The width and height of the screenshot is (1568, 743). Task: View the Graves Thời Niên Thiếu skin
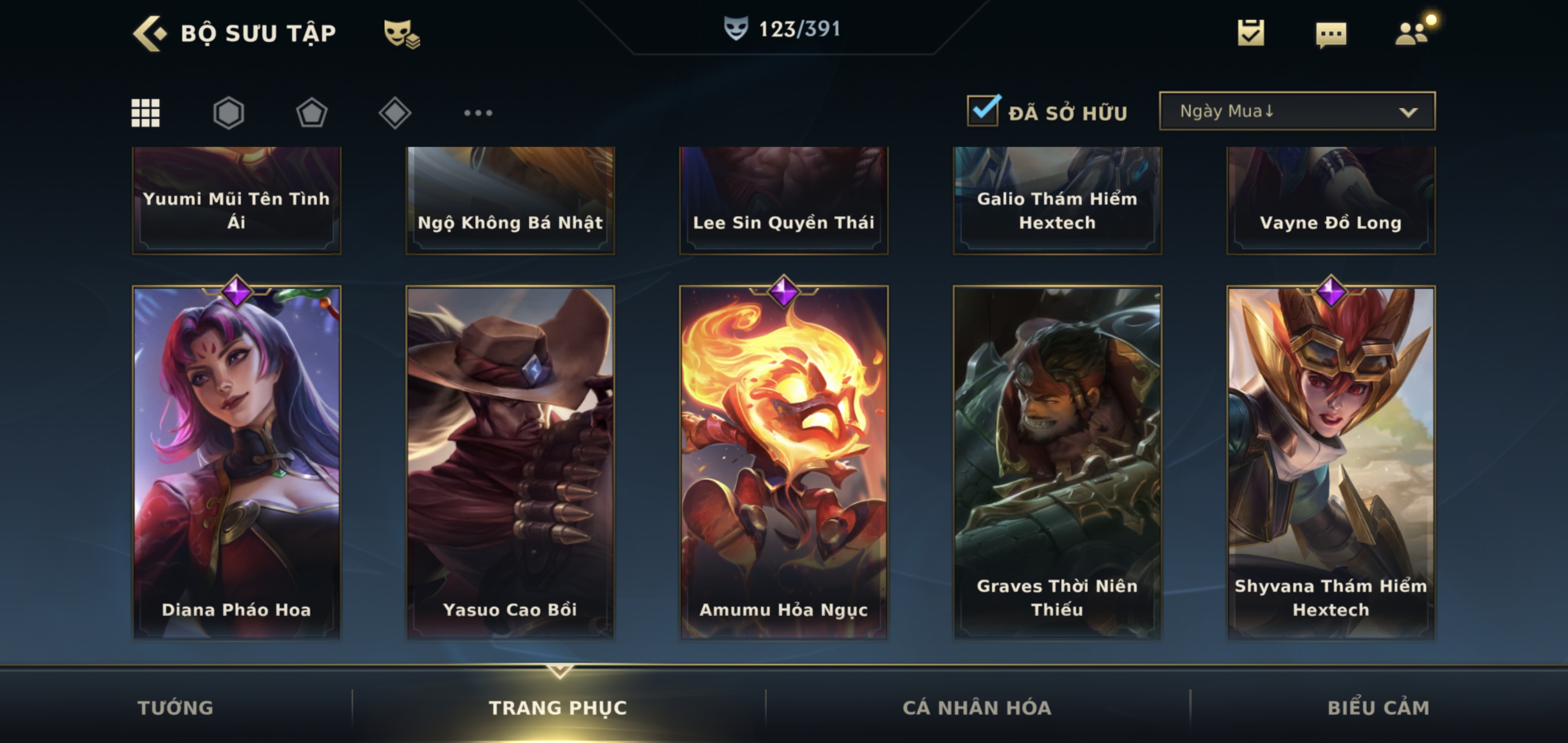[1057, 462]
